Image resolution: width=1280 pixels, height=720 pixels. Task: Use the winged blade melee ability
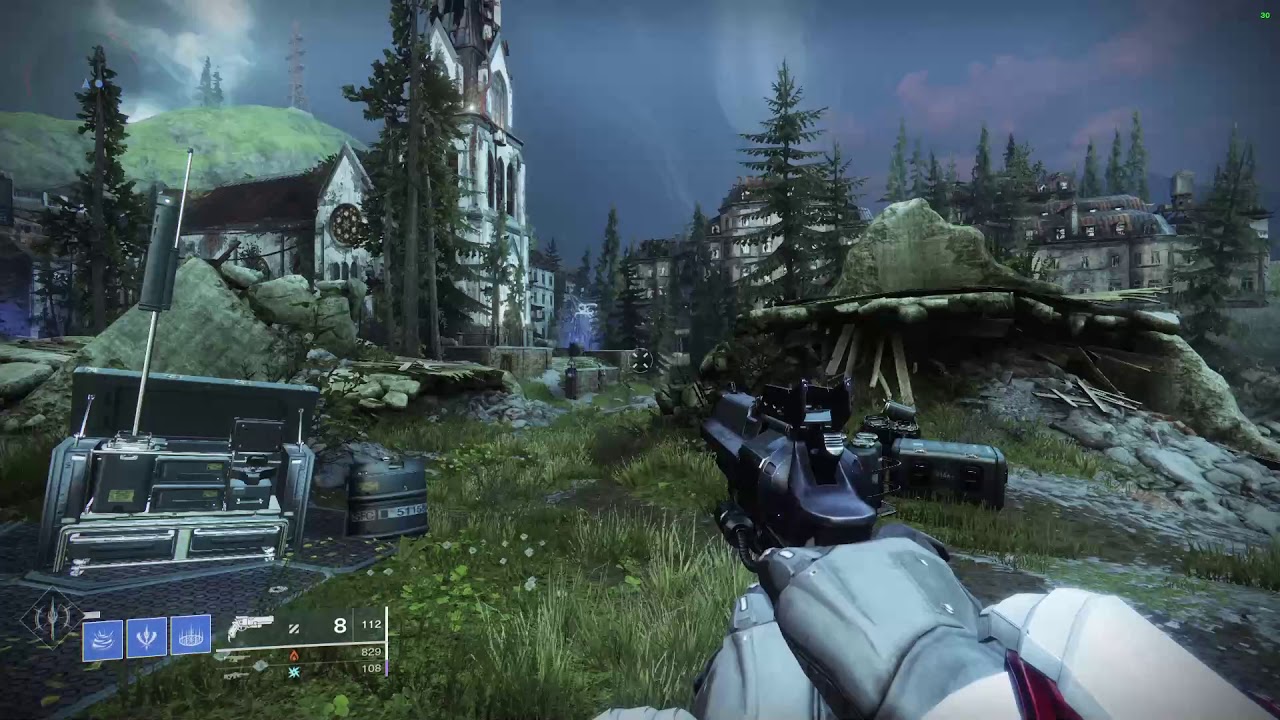(146, 637)
